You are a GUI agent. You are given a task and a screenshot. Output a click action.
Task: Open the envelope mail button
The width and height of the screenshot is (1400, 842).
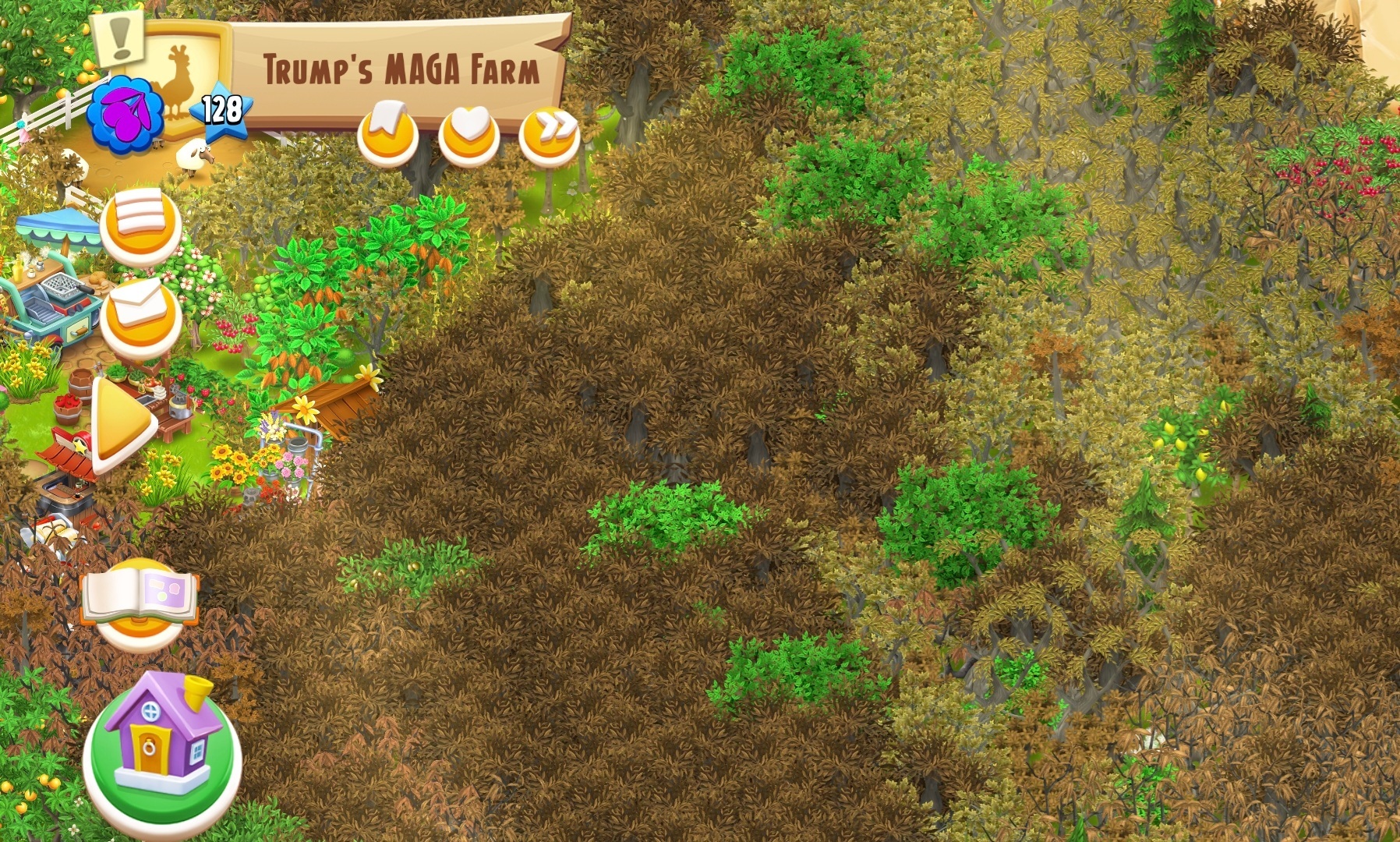click(x=141, y=316)
